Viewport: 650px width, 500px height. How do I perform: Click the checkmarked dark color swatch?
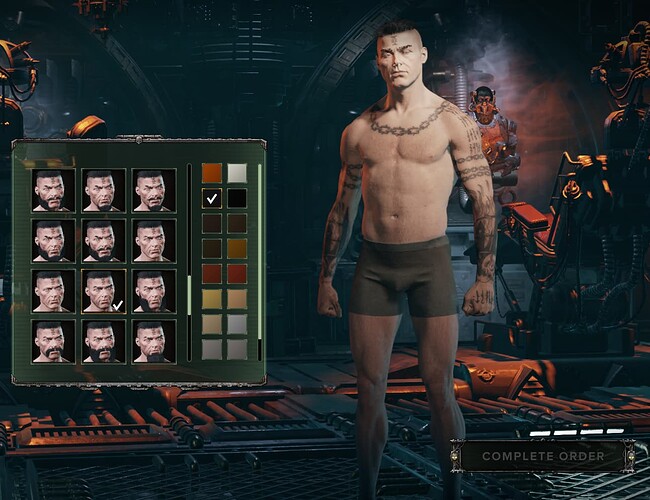coord(211,198)
